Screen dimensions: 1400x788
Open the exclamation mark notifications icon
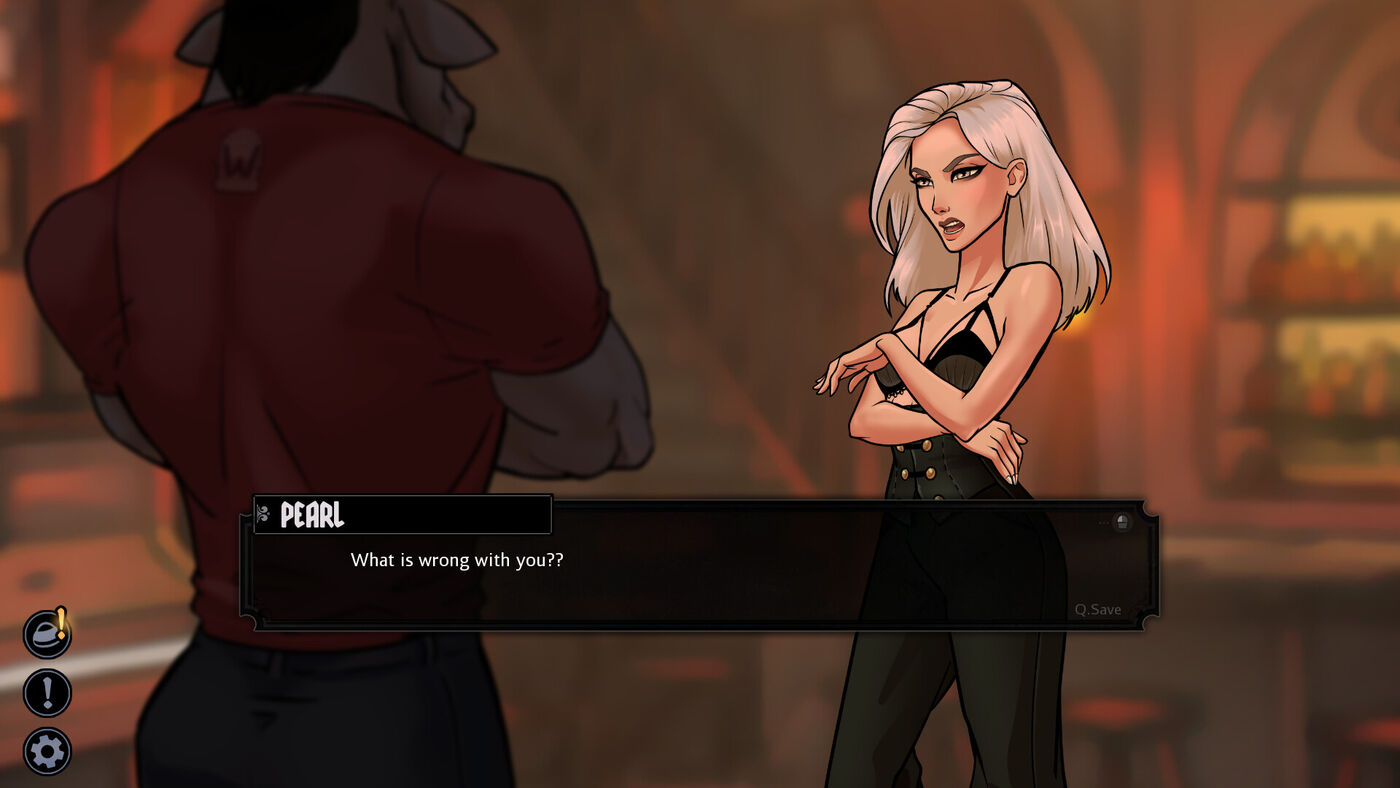click(47, 692)
